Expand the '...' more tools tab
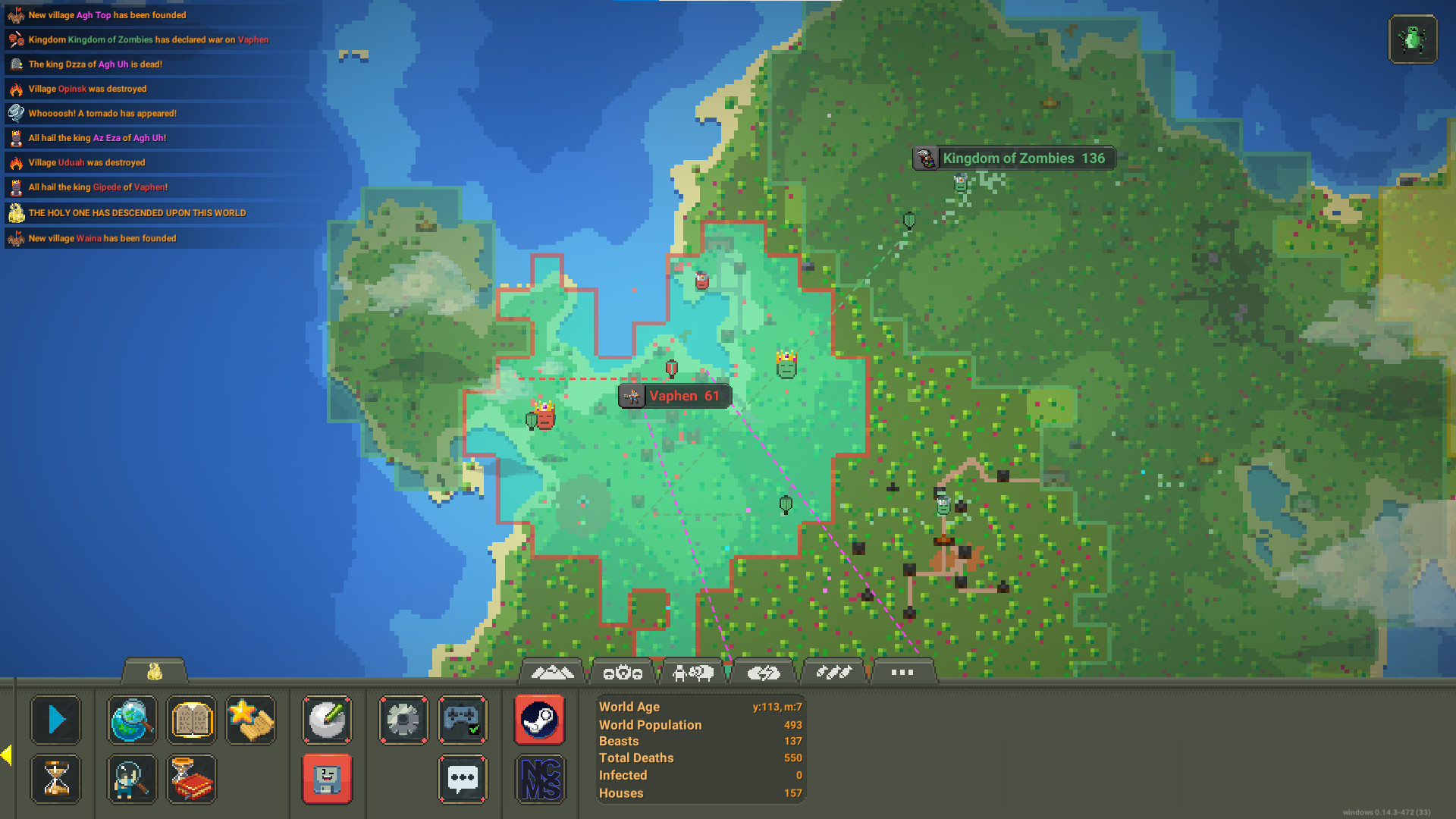Screen dimensions: 1456x819 [x=903, y=672]
